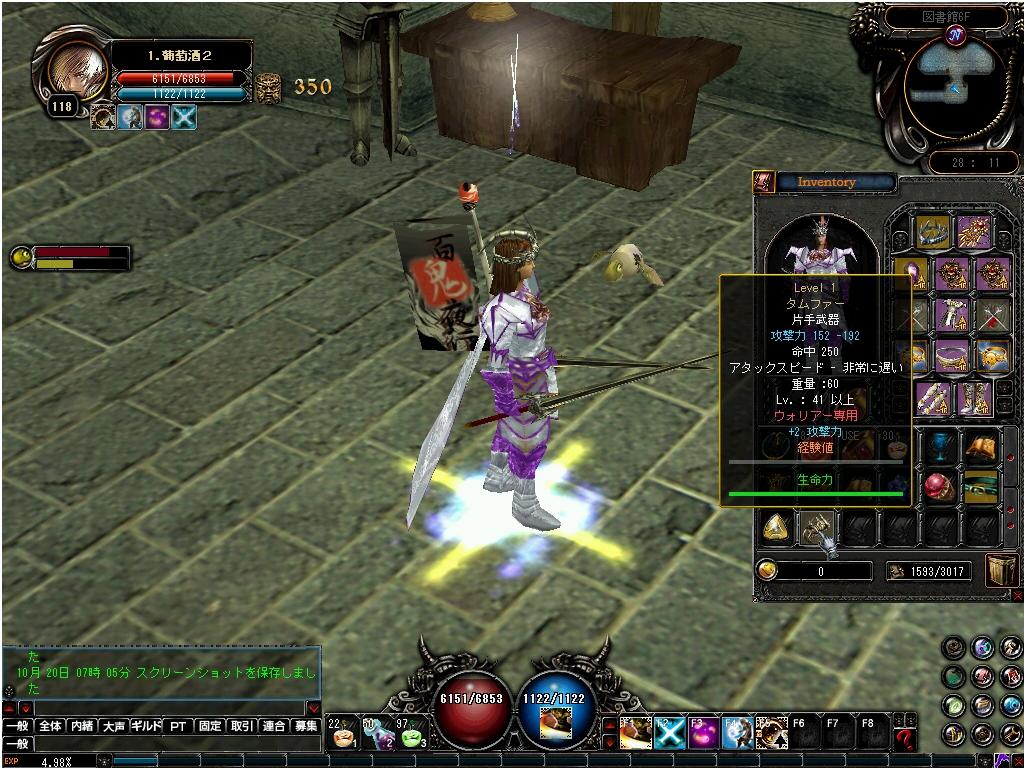The image size is (1024, 768).
Task: Trigger the F4 blue warrior skill
Action: [738, 734]
